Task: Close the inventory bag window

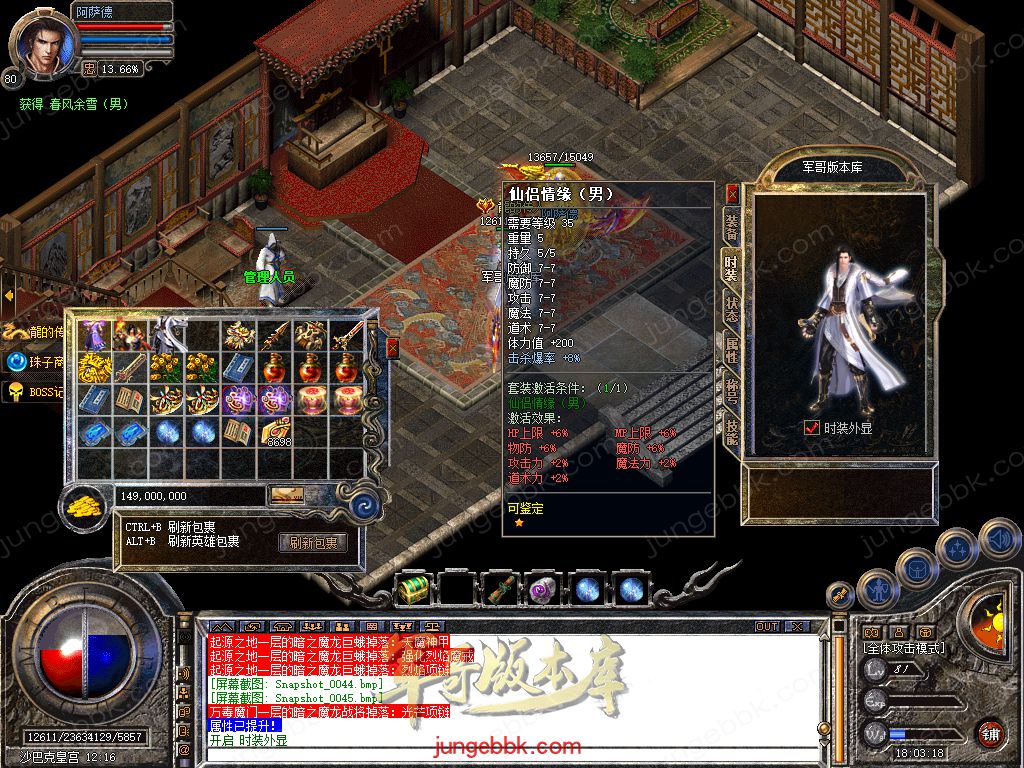Action: click(x=392, y=348)
